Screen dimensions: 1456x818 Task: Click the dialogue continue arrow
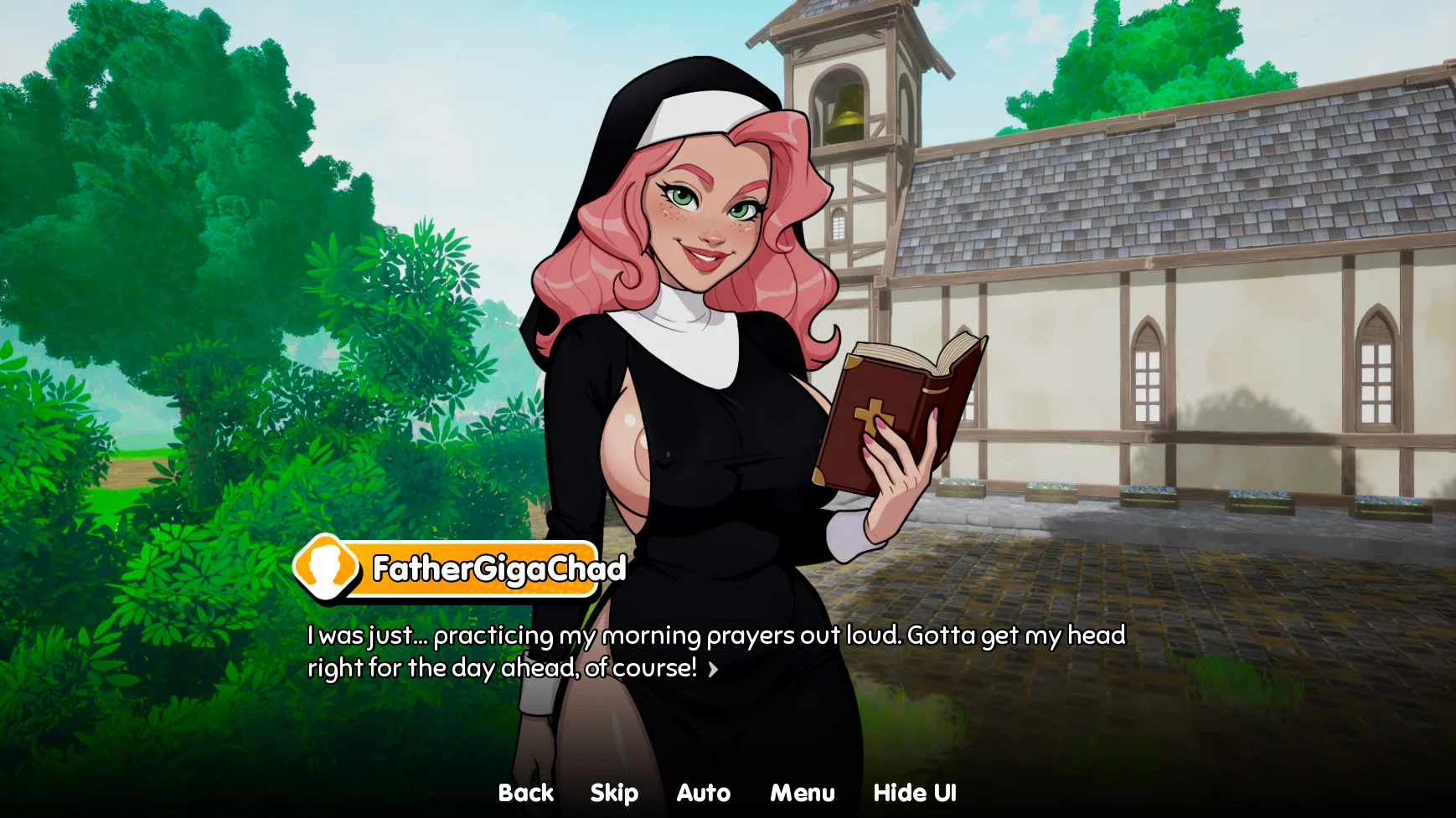713,669
